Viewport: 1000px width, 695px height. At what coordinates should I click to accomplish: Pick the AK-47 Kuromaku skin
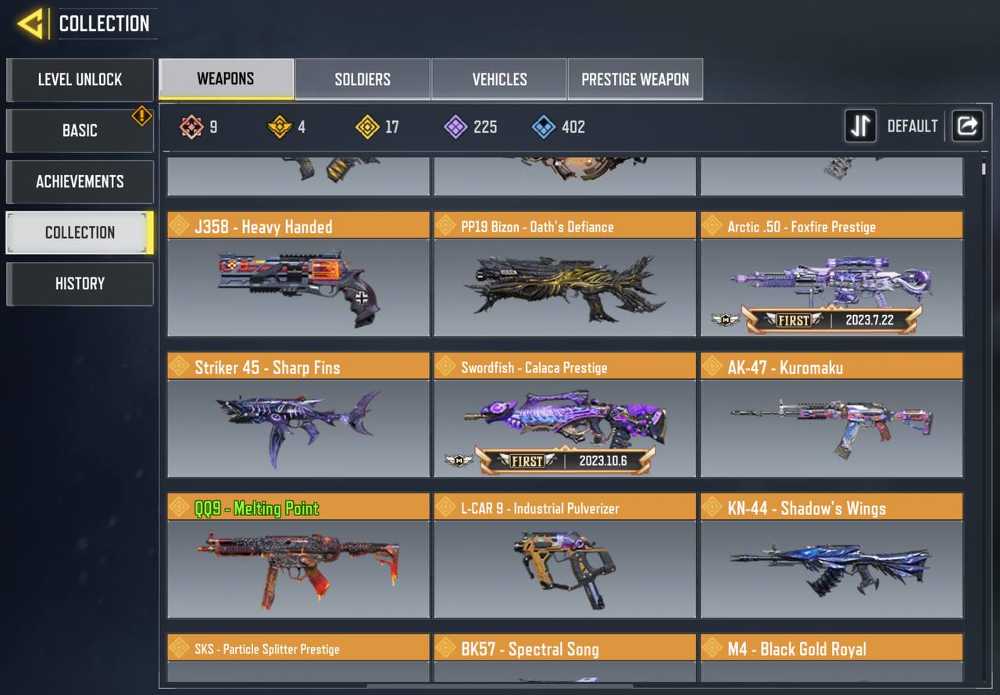(831, 416)
